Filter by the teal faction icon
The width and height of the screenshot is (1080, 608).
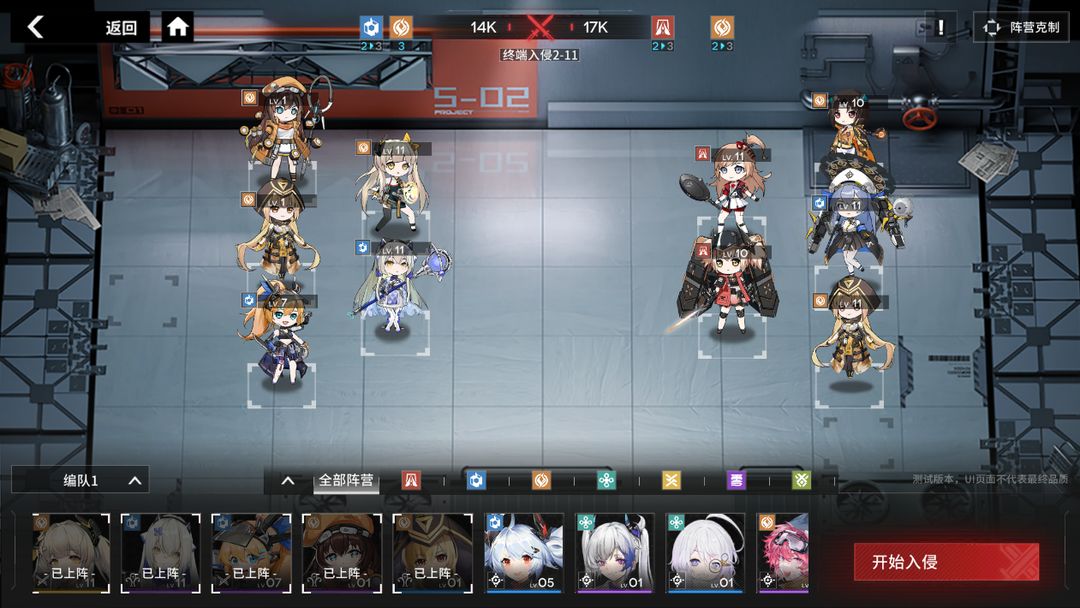(x=606, y=481)
